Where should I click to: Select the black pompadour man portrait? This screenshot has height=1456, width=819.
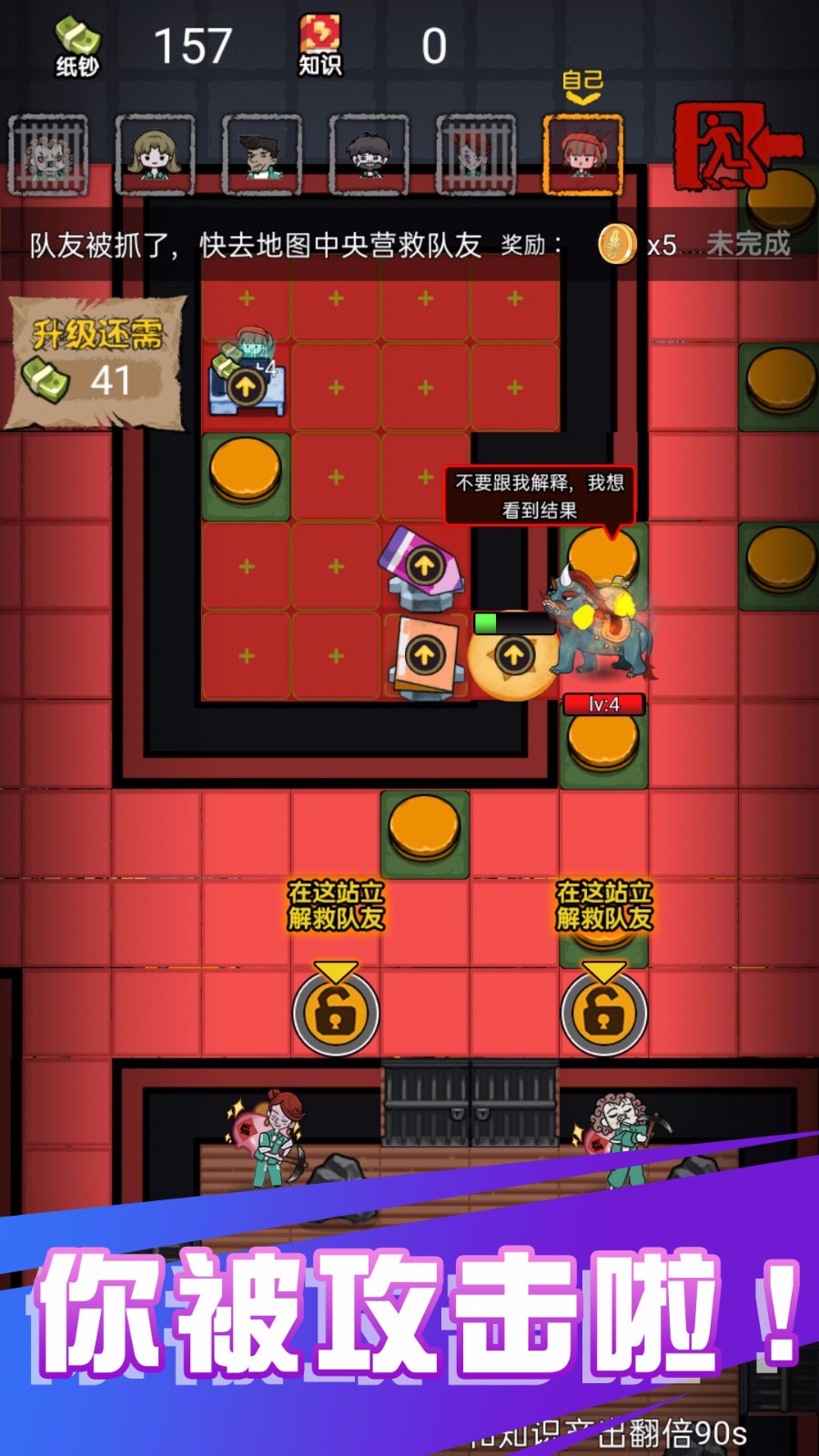262,154
